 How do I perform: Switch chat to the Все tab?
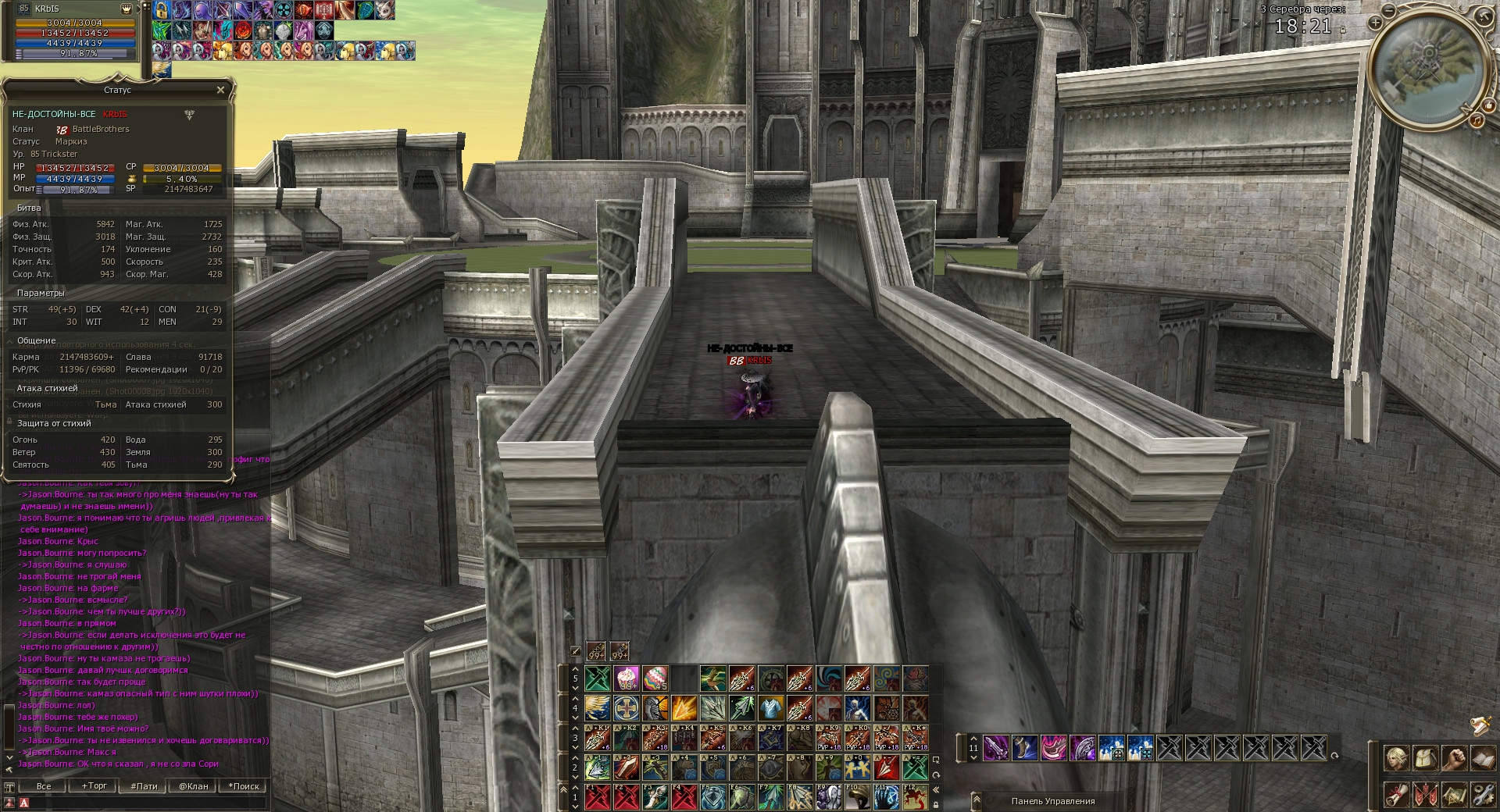[44, 786]
